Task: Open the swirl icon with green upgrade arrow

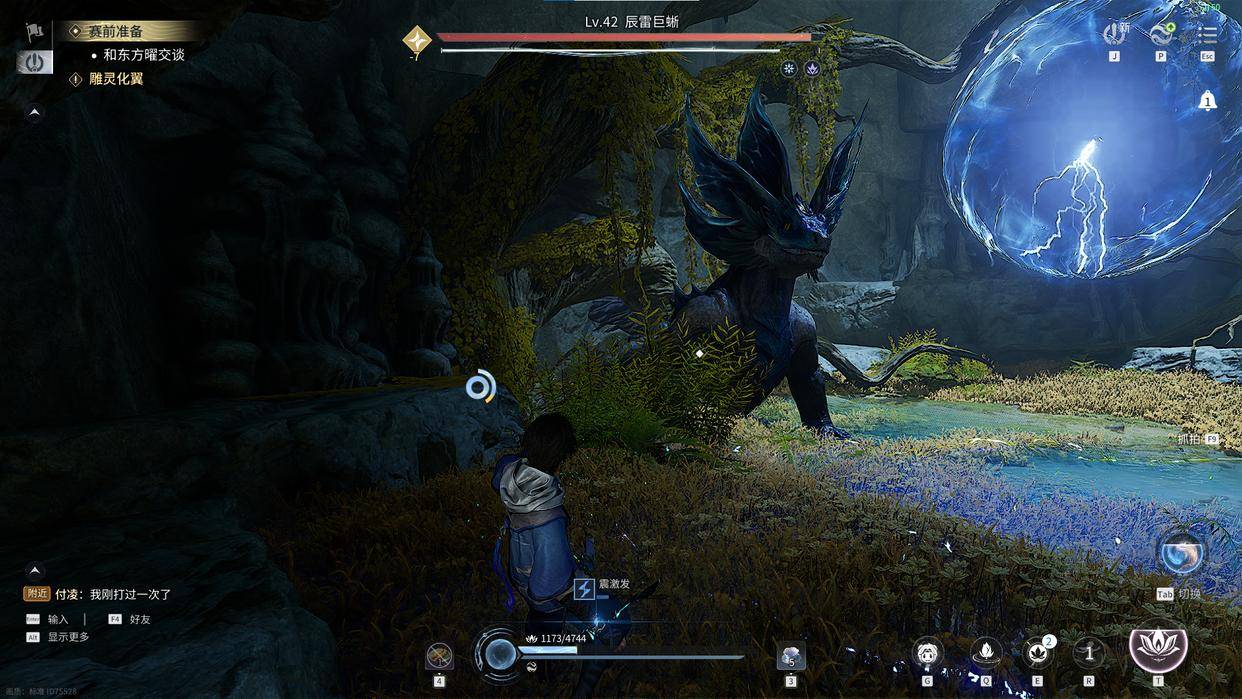Action: point(1161,34)
